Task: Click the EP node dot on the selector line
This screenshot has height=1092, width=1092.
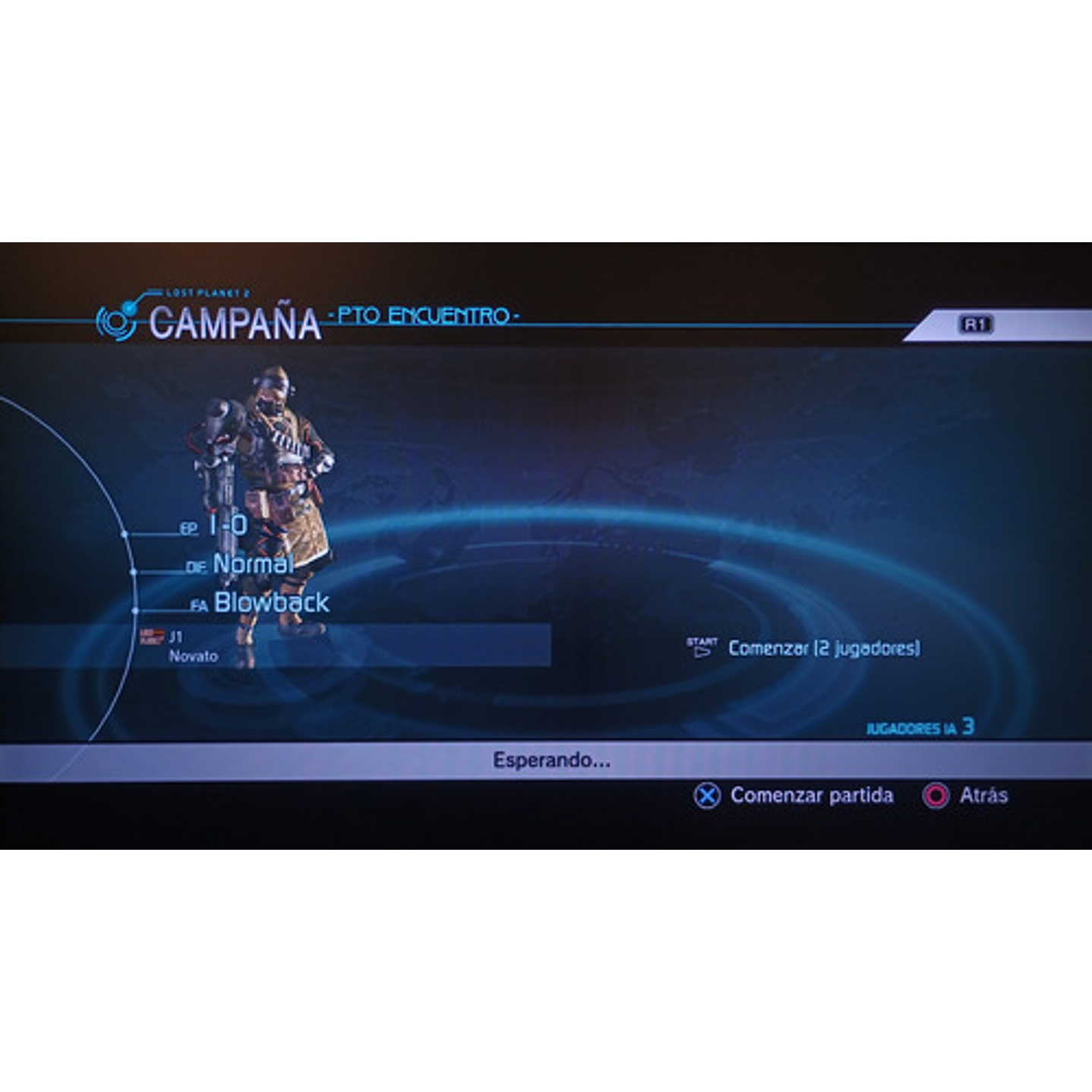Action: pos(123,533)
